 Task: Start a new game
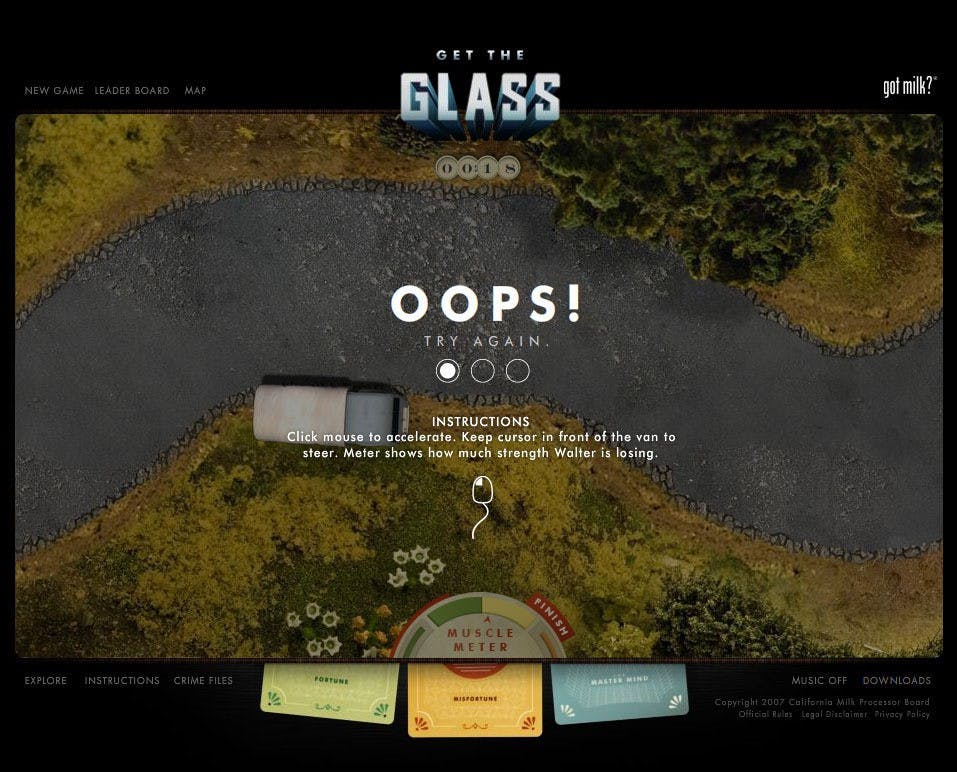point(54,91)
